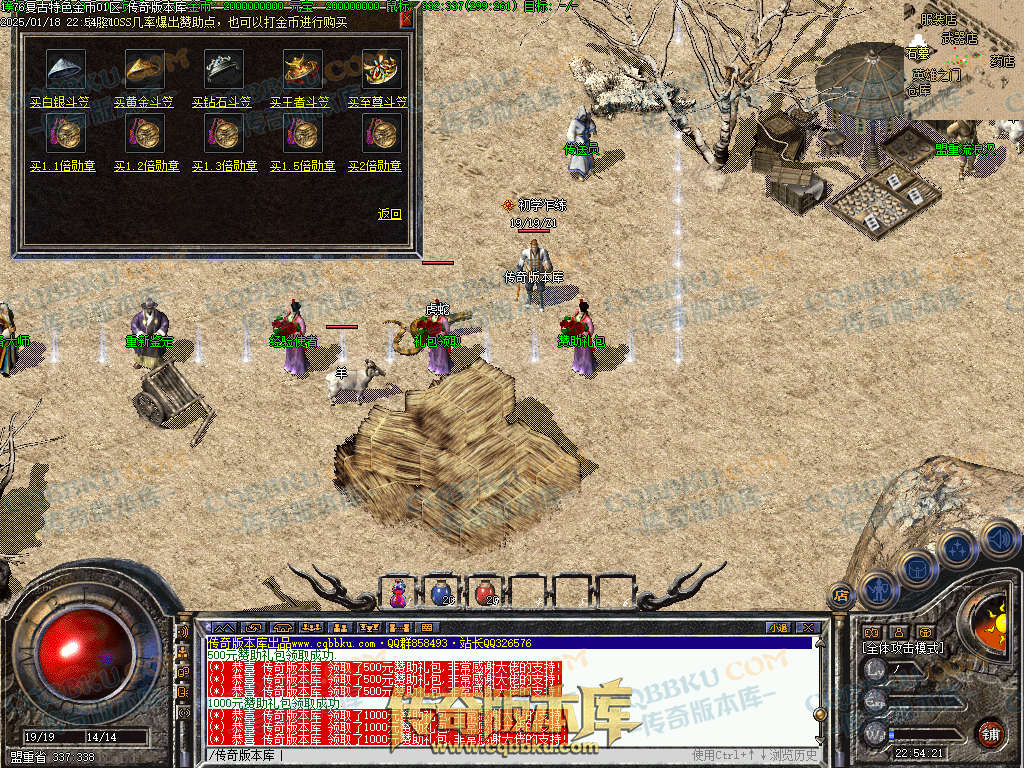Open the character status round button
This screenshot has width=1024, height=768.
pos(878,589)
